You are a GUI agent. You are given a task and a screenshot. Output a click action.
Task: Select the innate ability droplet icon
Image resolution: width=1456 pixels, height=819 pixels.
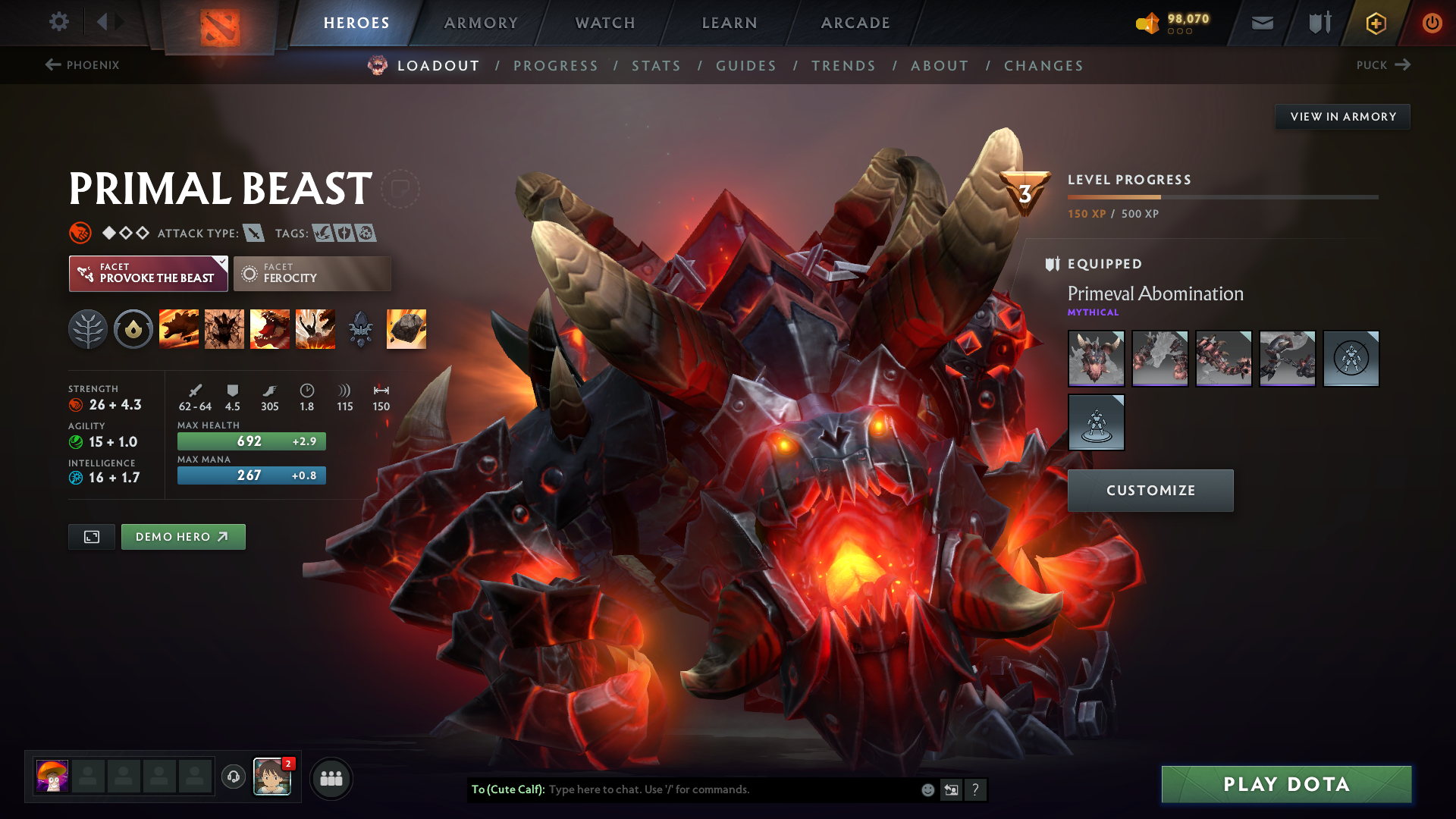[x=133, y=328]
